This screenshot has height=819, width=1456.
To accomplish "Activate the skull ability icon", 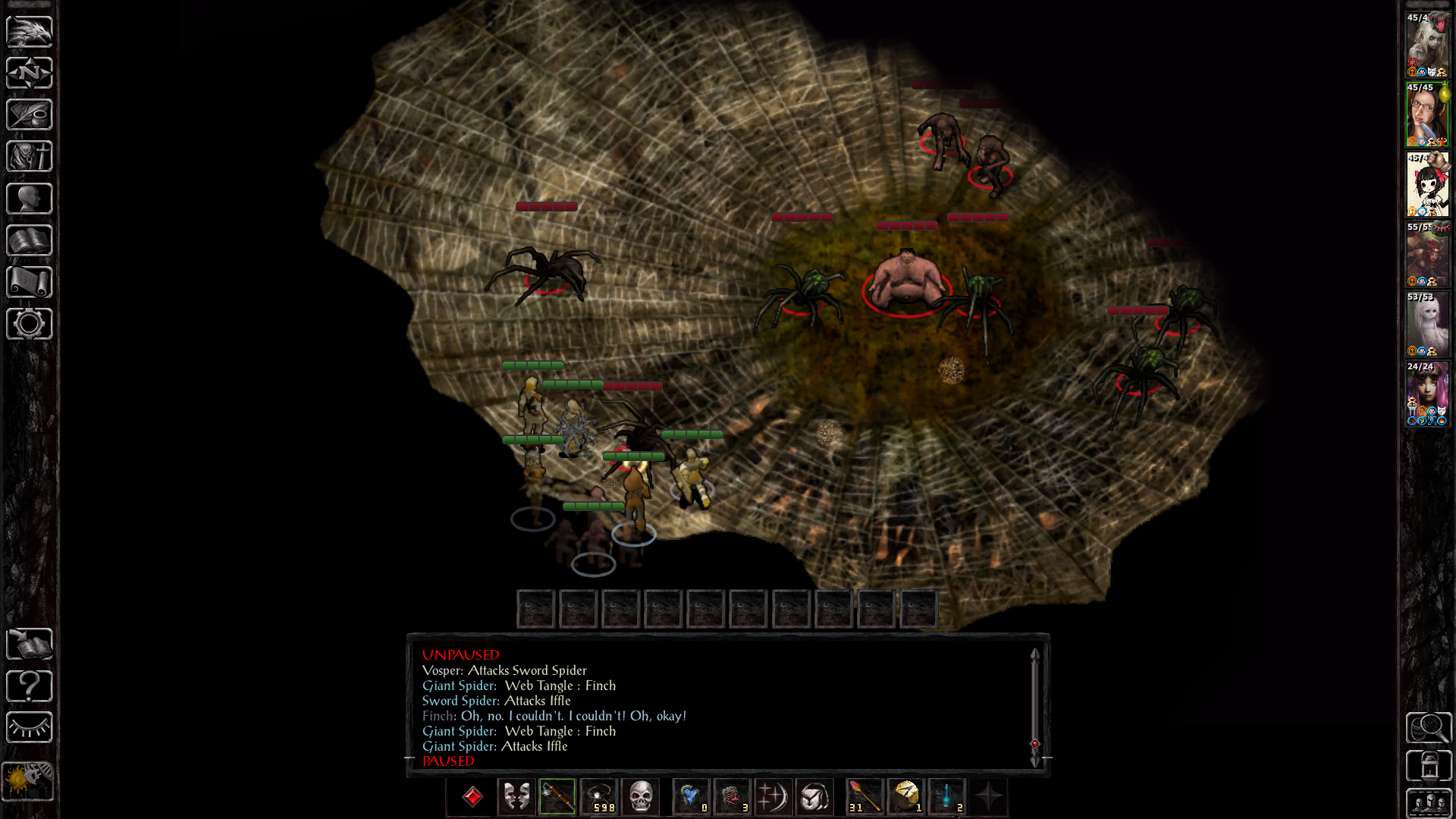I will point(641,797).
